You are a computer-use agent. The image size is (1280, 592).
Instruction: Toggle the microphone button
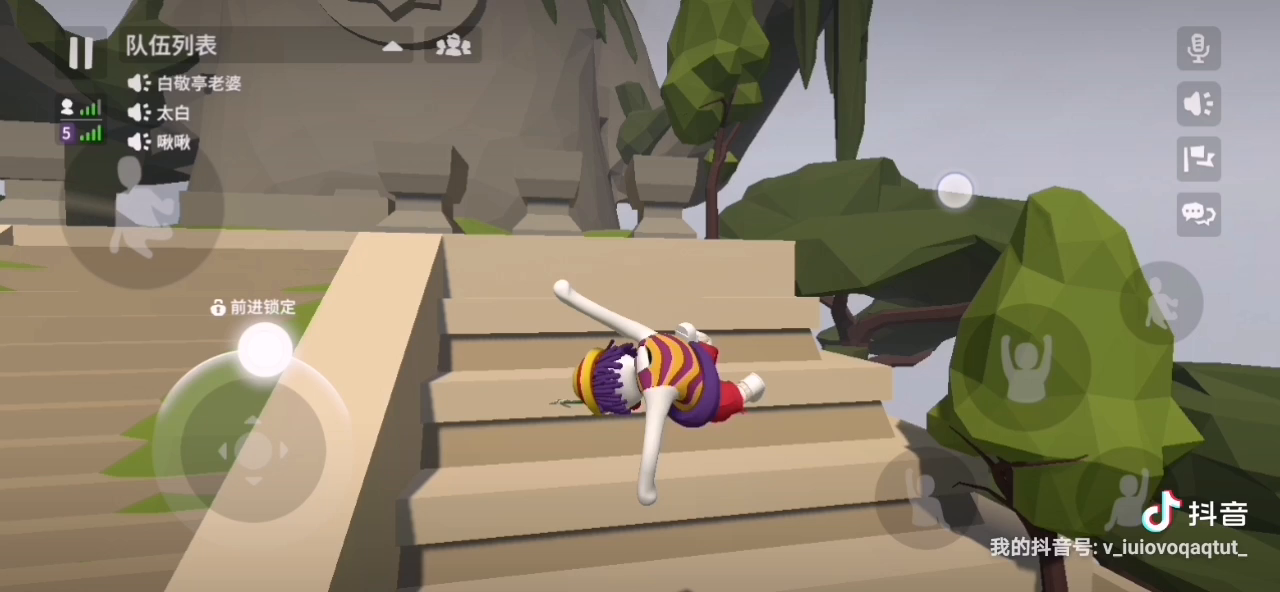tap(1198, 48)
